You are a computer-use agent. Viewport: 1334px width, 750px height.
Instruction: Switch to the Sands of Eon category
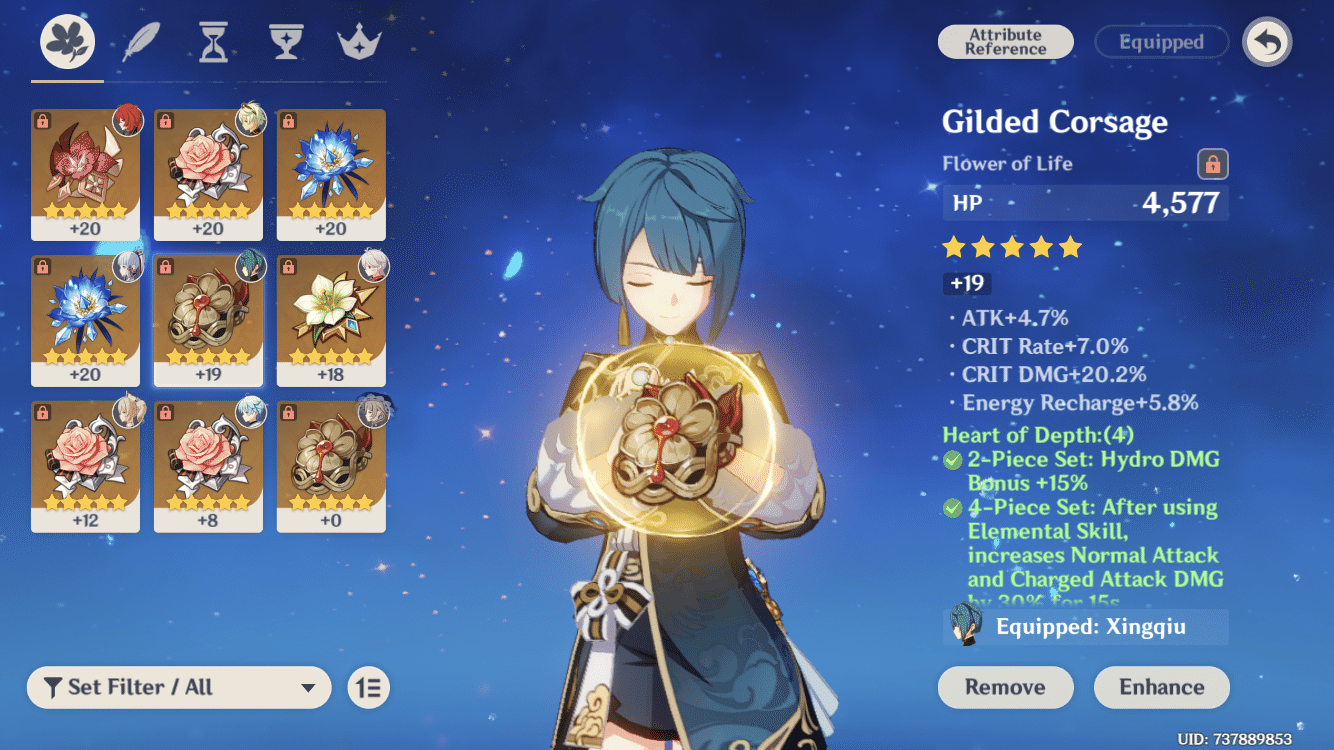213,42
